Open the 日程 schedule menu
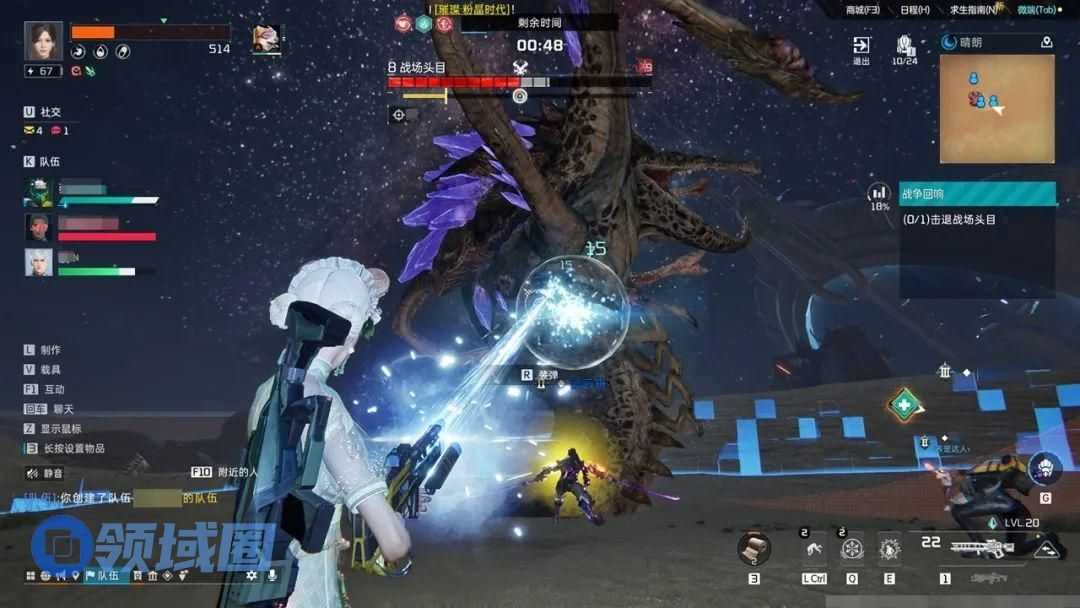 point(914,10)
